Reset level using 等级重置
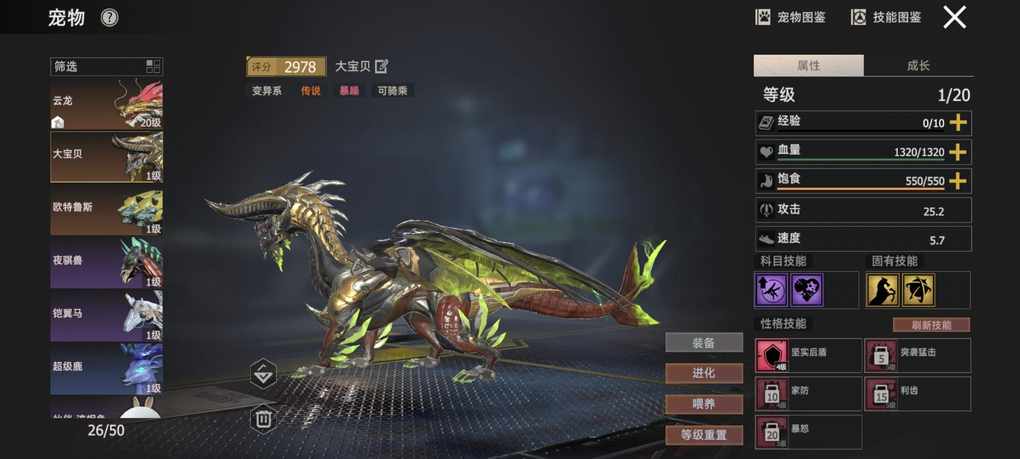Image resolution: width=1020 pixels, height=459 pixels. 704,435
